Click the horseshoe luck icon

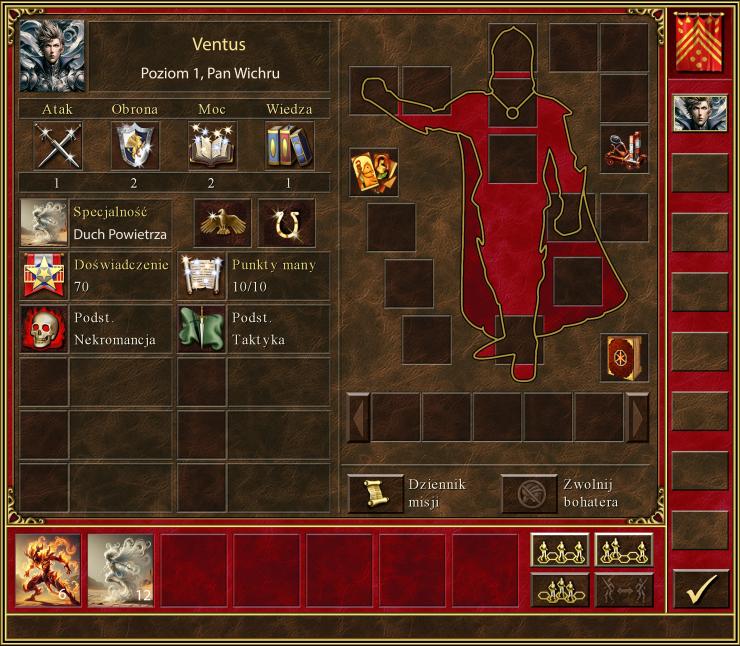pos(286,222)
